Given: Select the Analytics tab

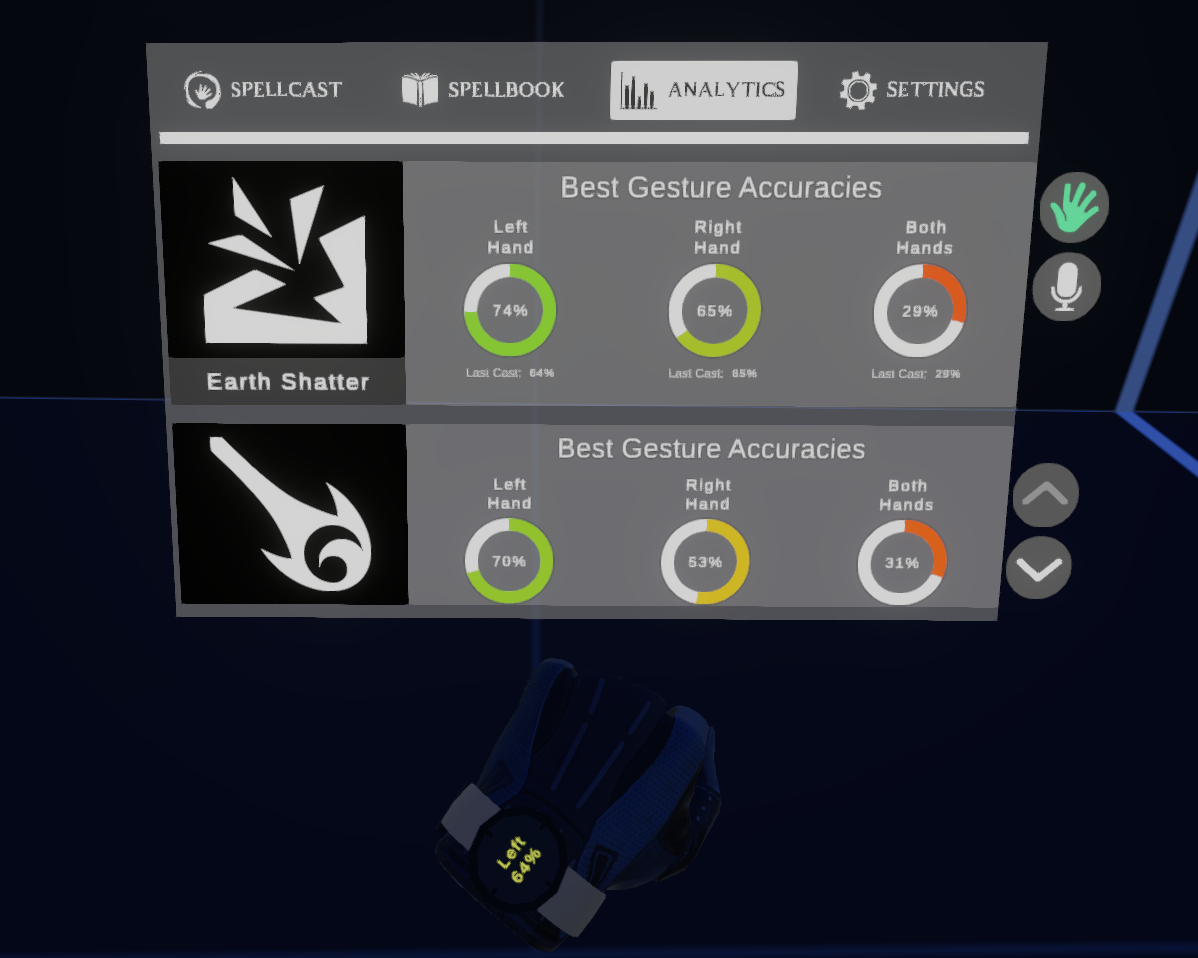Looking at the screenshot, I should (703, 90).
